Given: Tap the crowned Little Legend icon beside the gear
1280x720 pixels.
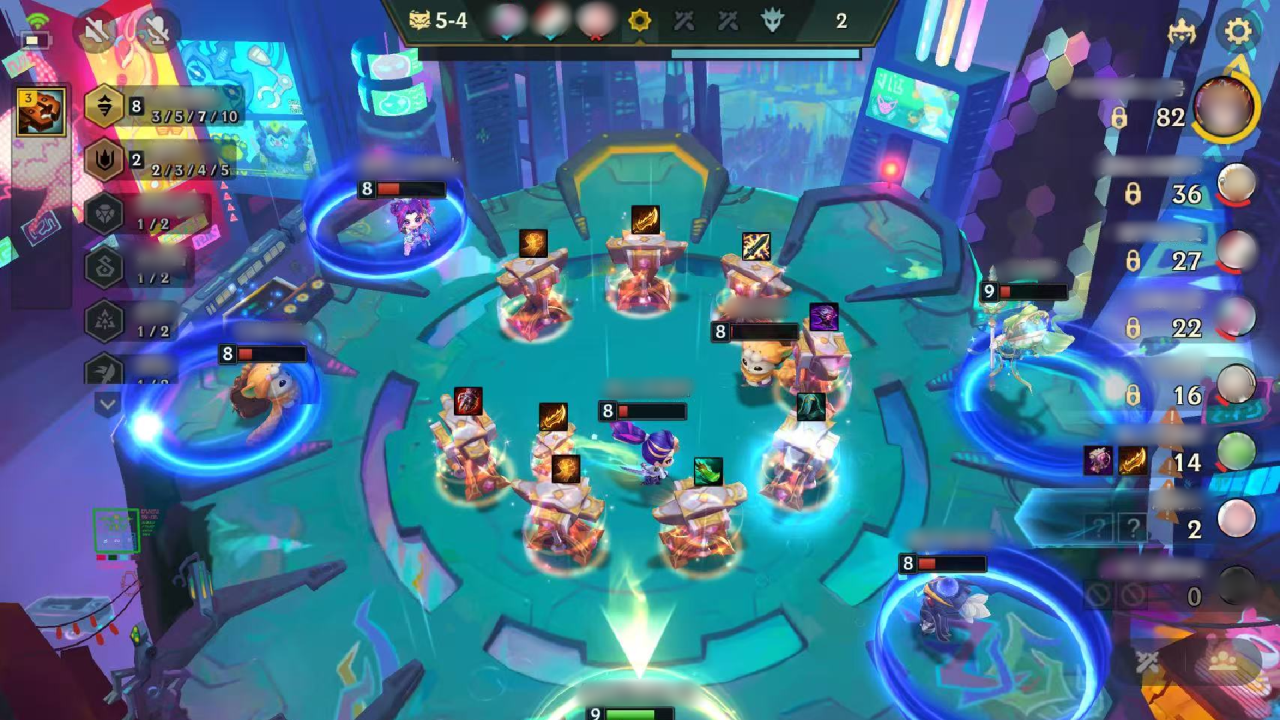Looking at the screenshot, I should click(x=1183, y=33).
